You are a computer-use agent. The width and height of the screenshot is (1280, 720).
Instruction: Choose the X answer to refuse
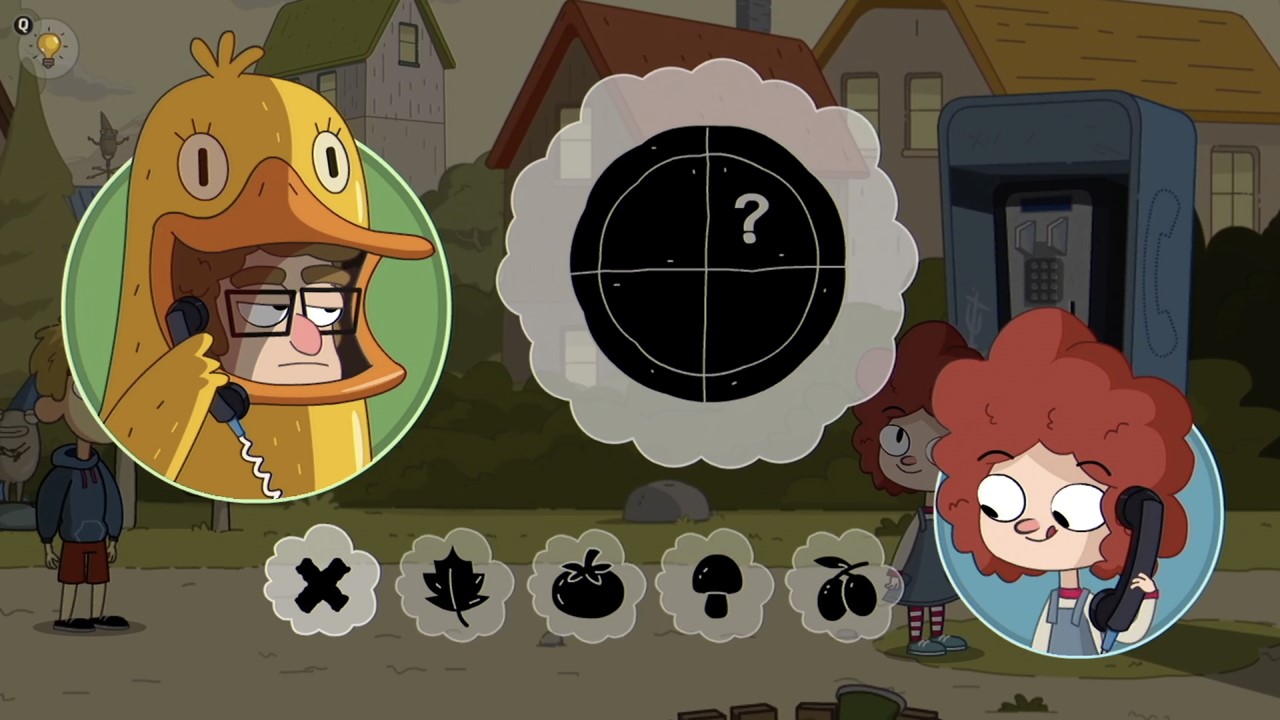(322, 585)
